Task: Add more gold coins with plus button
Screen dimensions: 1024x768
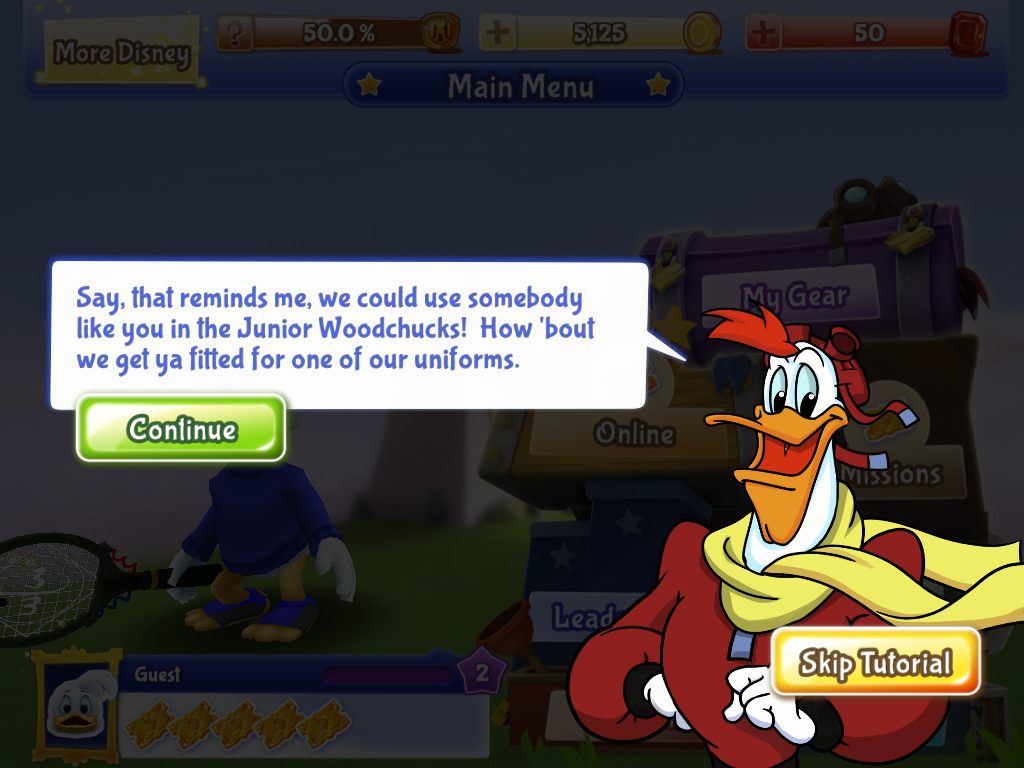Action: (x=497, y=33)
